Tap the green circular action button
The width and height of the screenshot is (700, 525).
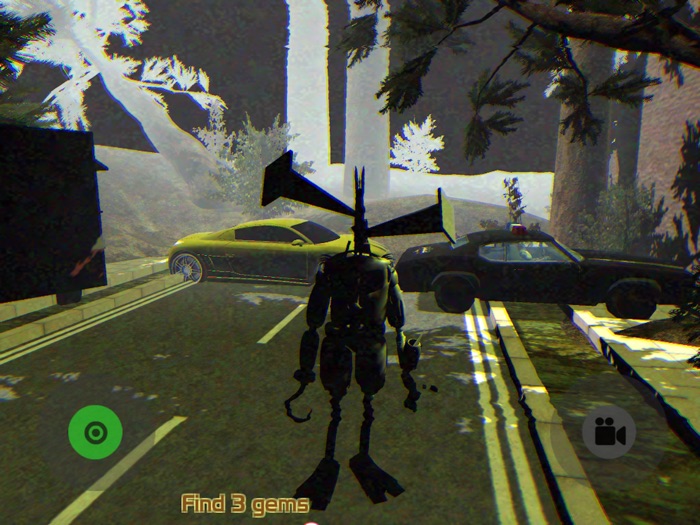coord(95,432)
